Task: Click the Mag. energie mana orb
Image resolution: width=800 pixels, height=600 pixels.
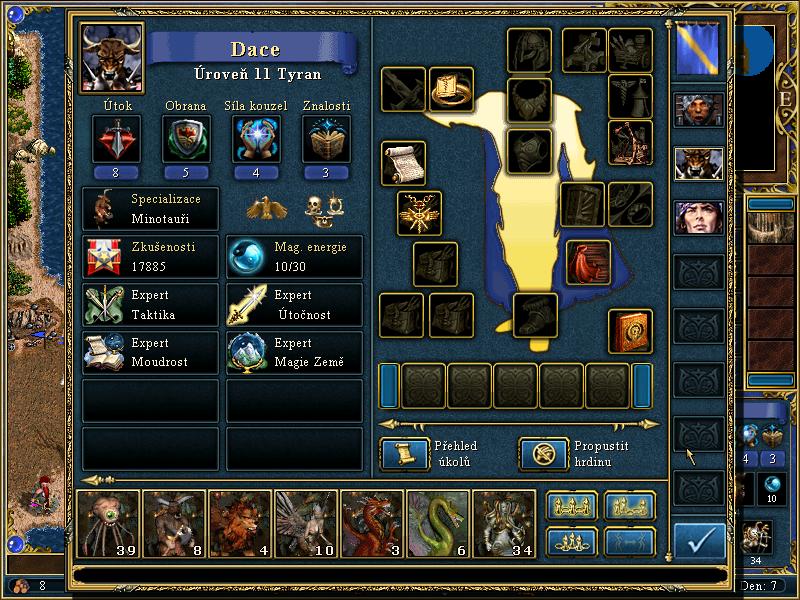Action: [x=246, y=257]
